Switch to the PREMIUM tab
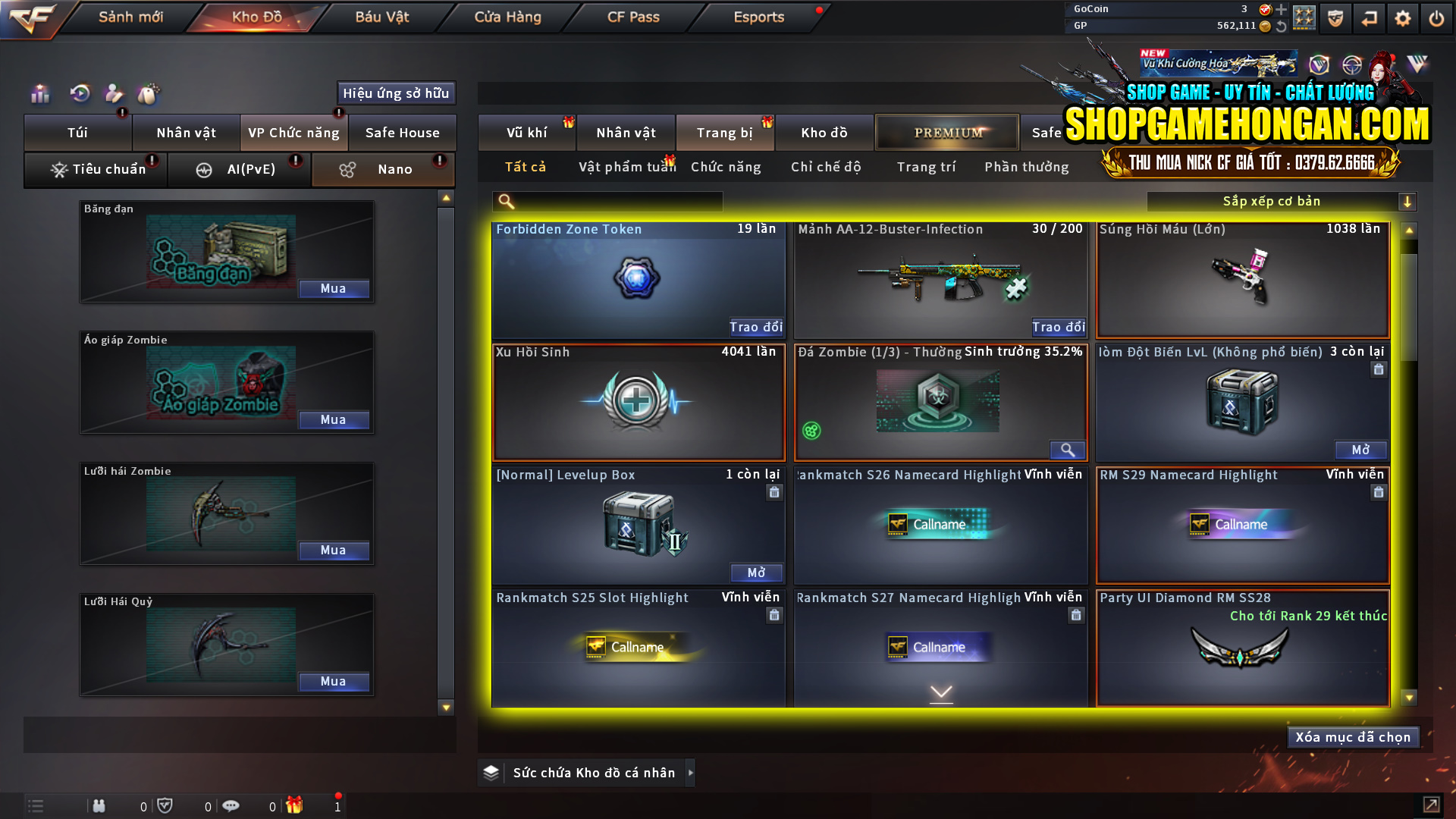Viewport: 1456px width, 819px height. tap(947, 132)
